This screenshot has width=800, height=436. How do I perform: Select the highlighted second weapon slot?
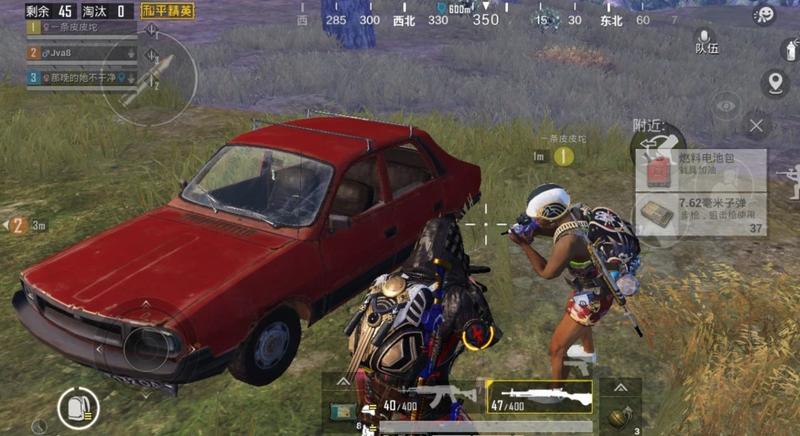coord(539,396)
